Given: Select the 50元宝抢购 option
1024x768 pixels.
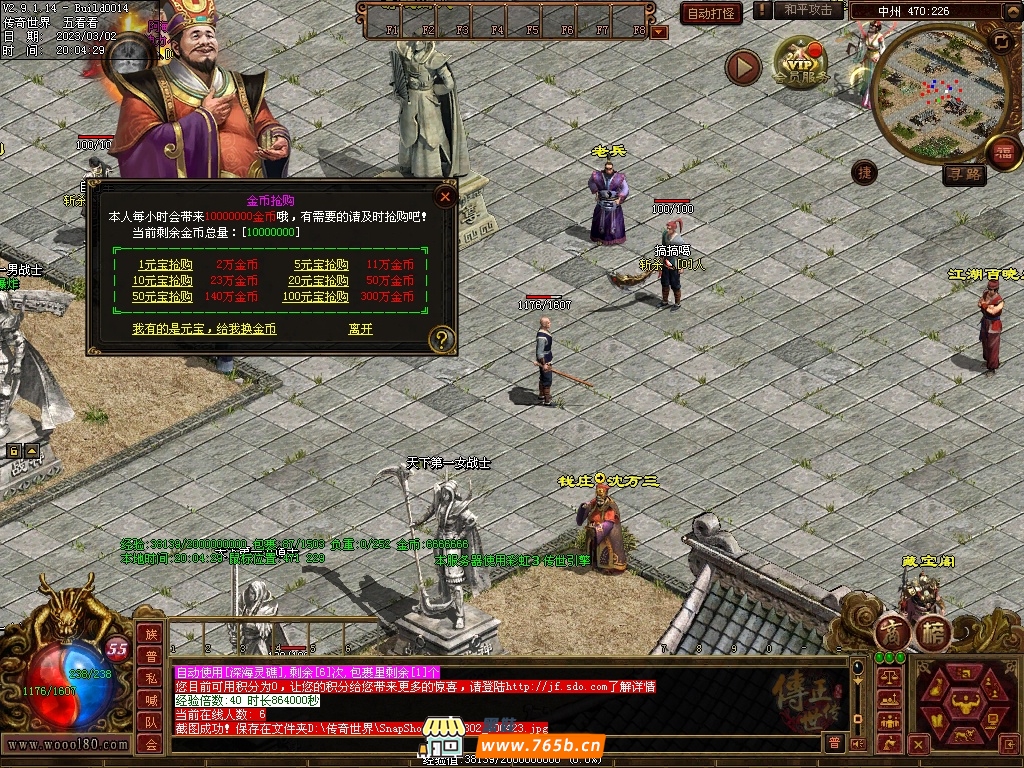Looking at the screenshot, I should tap(163, 297).
